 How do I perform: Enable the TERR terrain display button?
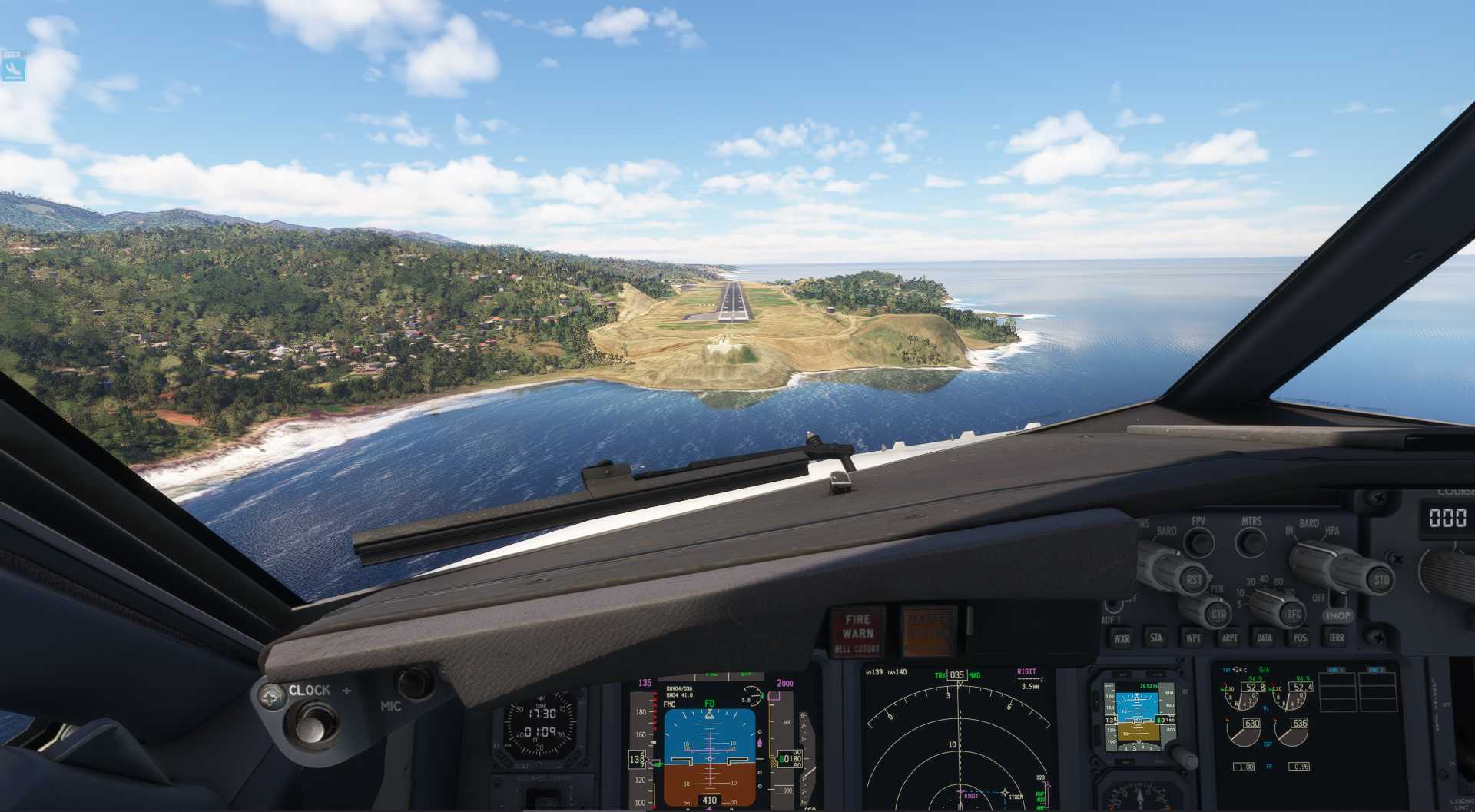[x=1337, y=638]
